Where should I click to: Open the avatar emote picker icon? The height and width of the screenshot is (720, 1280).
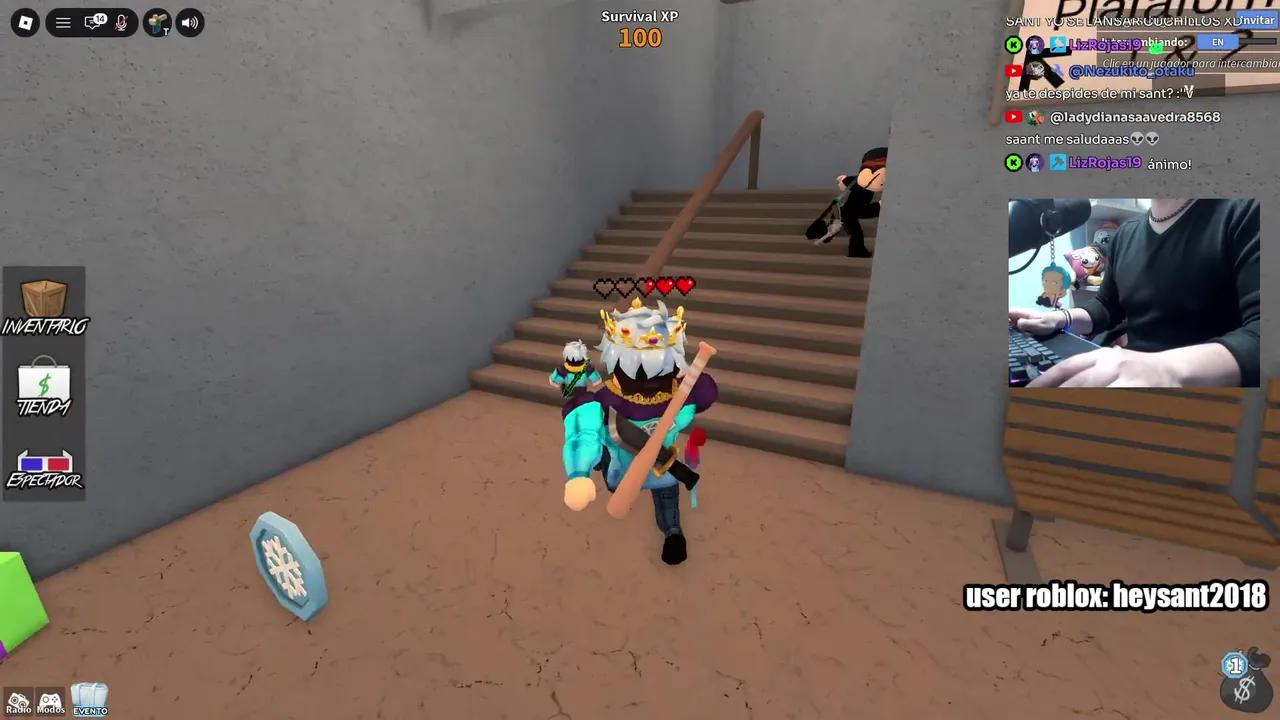157,22
